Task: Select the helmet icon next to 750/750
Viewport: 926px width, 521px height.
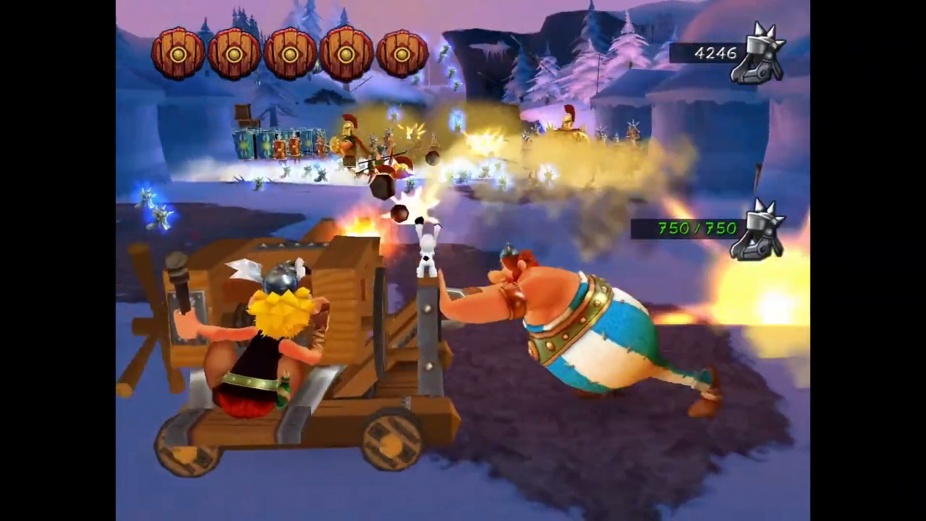Action: pos(758,230)
